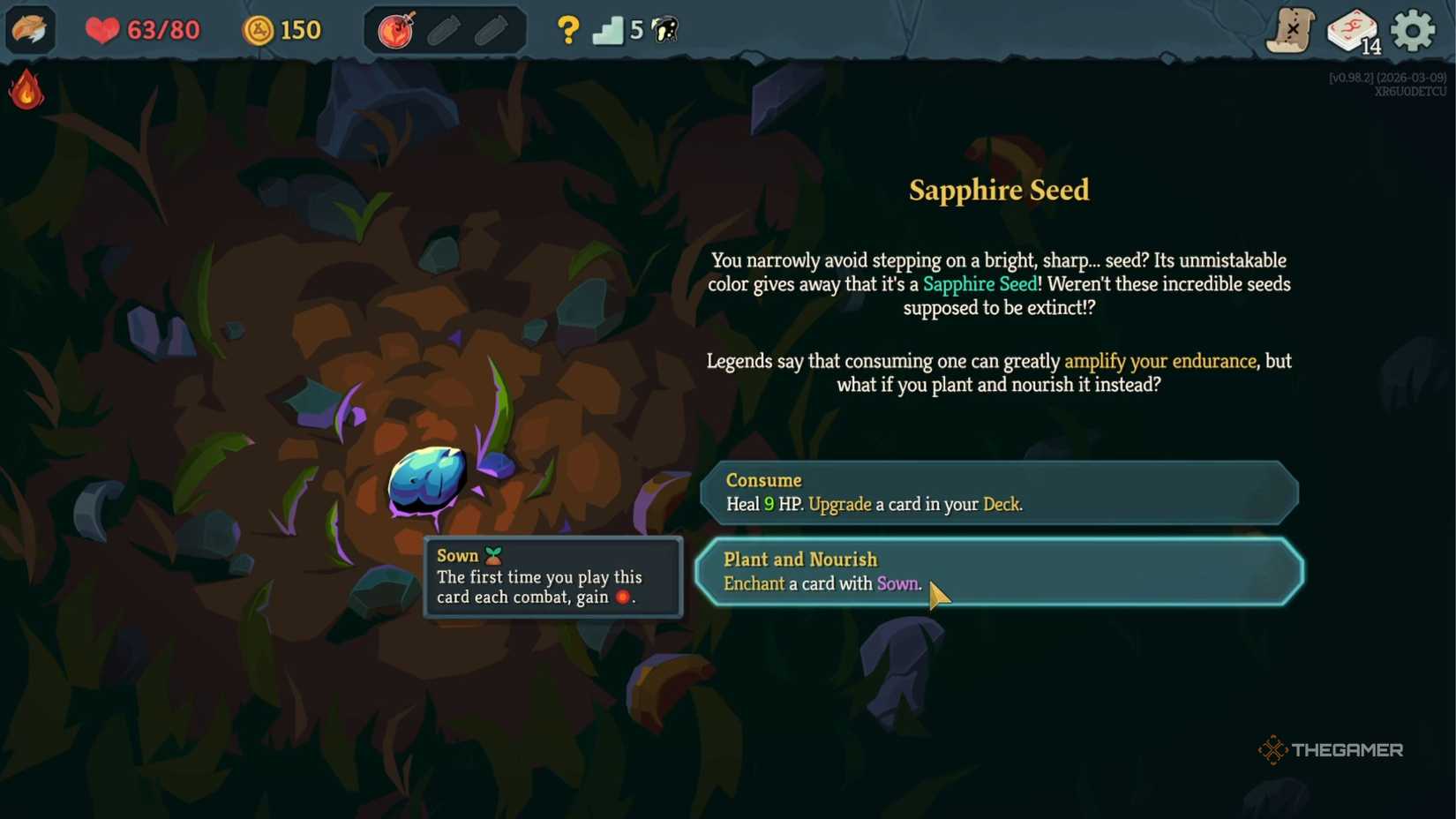Click the heart icon showing 63/80 HP
1456x819 pixels.
pyautogui.click(x=103, y=29)
